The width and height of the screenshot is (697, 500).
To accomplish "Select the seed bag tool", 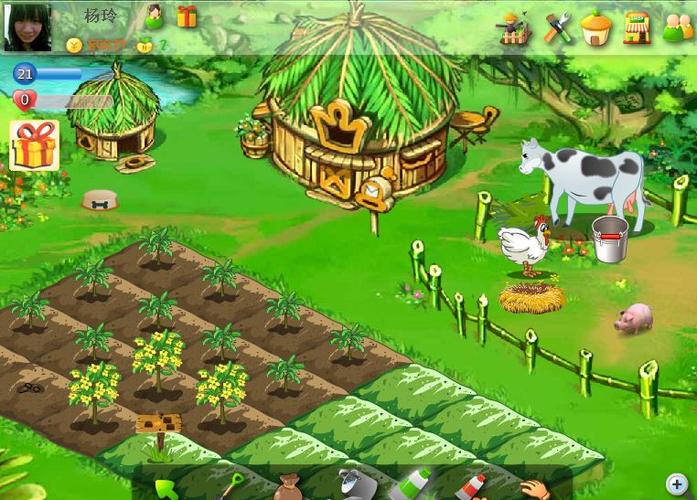I will (288, 487).
